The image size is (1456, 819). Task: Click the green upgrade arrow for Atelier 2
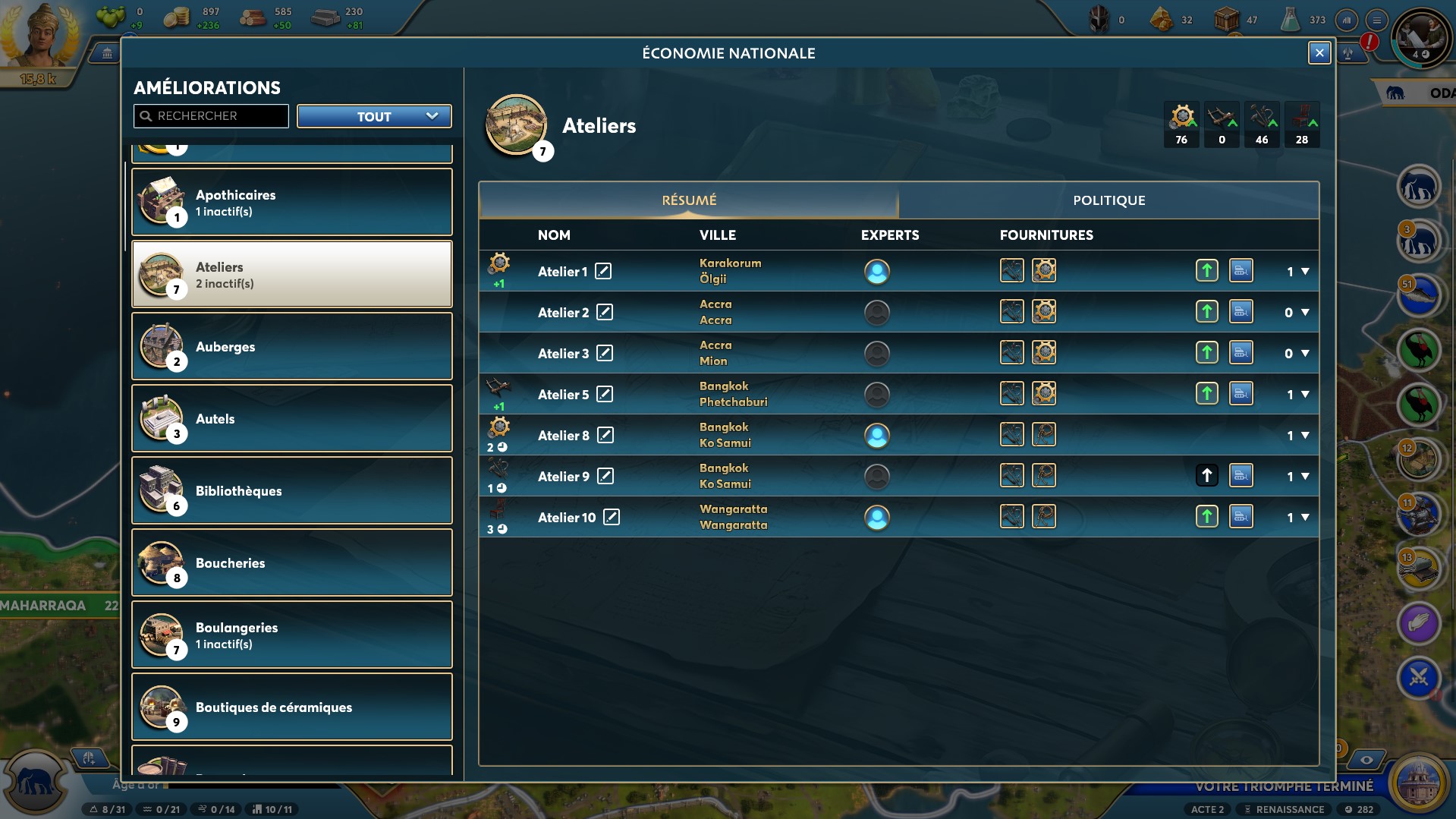pyautogui.click(x=1206, y=312)
